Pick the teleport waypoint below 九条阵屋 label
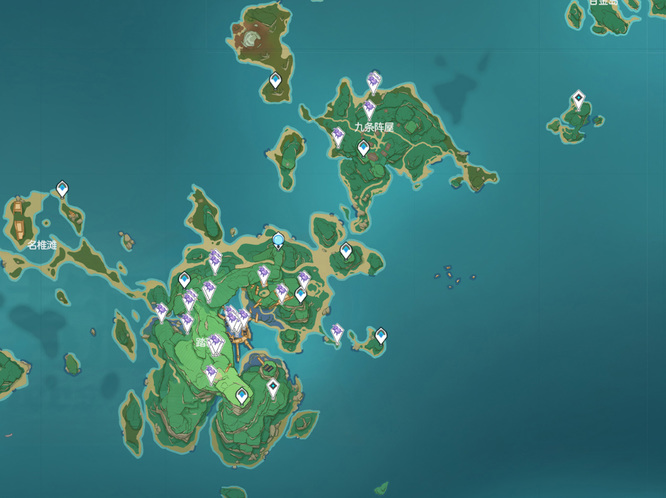The width and height of the screenshot is (666, 498). [363, 148]
